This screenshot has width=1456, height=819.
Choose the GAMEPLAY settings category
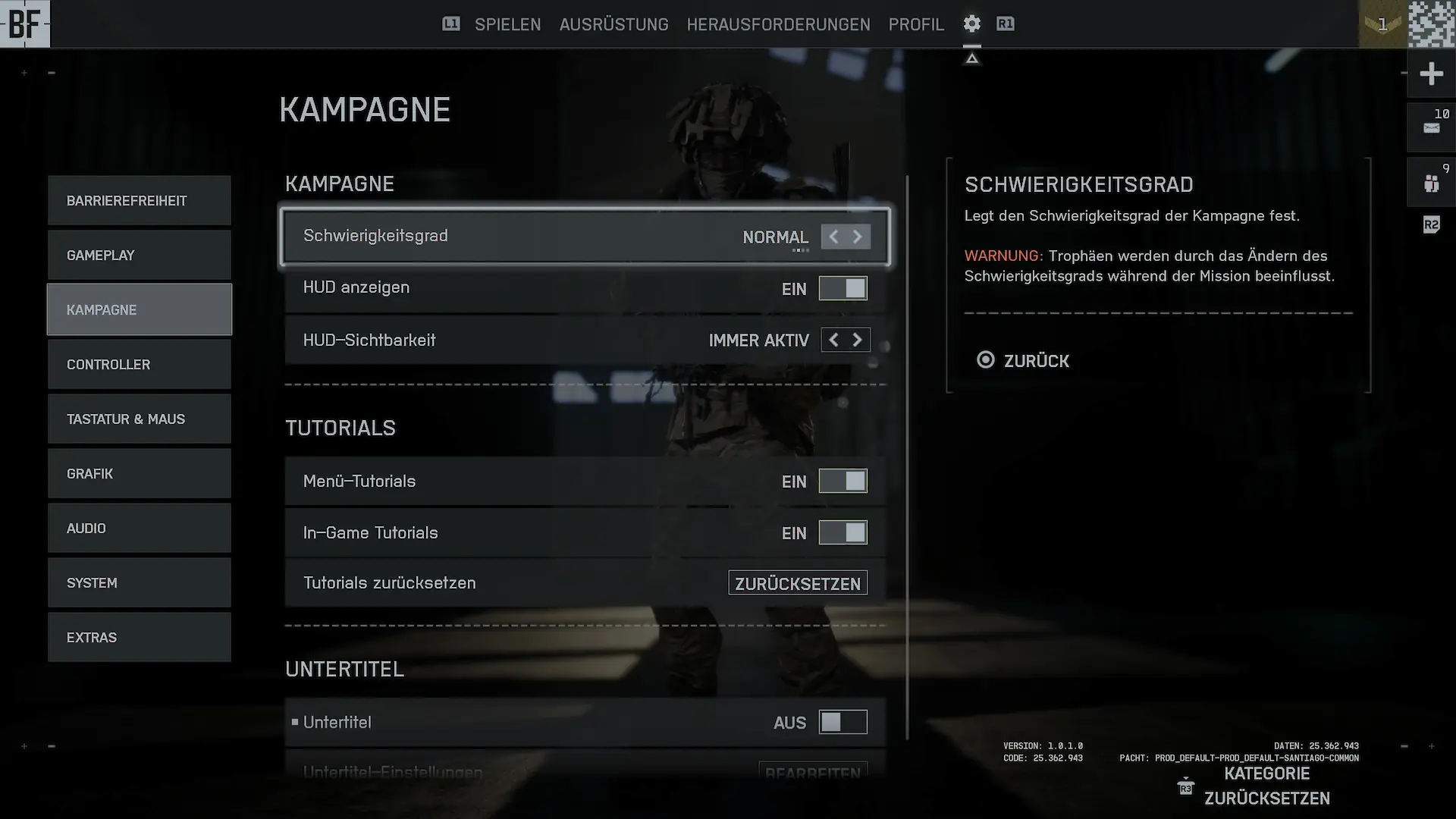pyautogui.click(x=140, y=256)
